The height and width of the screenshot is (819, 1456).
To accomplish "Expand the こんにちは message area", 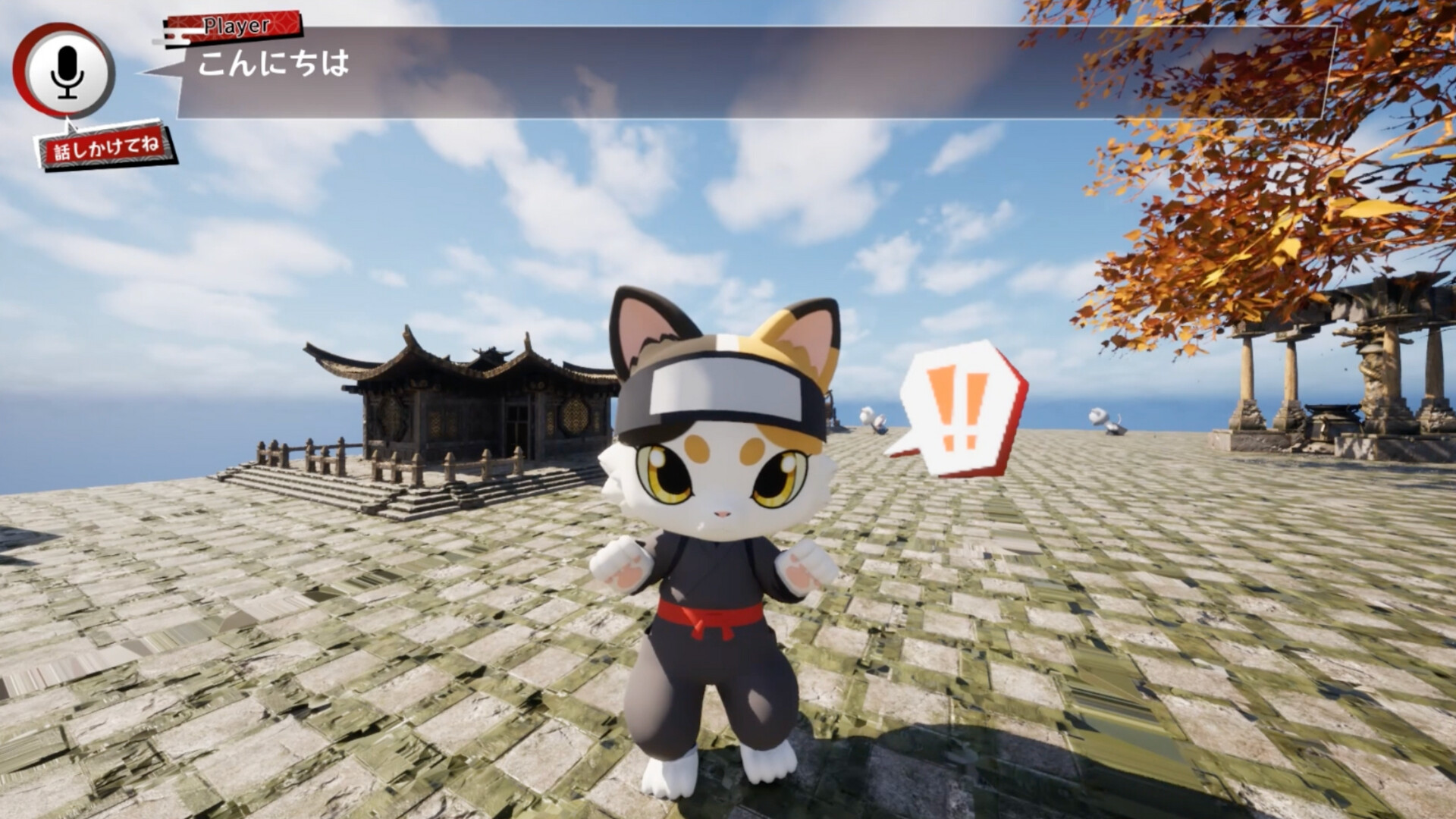I will pyautogui.click(x=273, y=67).
